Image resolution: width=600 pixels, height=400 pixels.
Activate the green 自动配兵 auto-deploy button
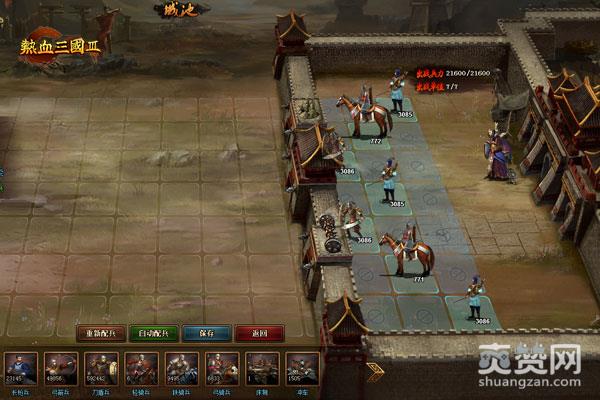click(x=154, y=333)
